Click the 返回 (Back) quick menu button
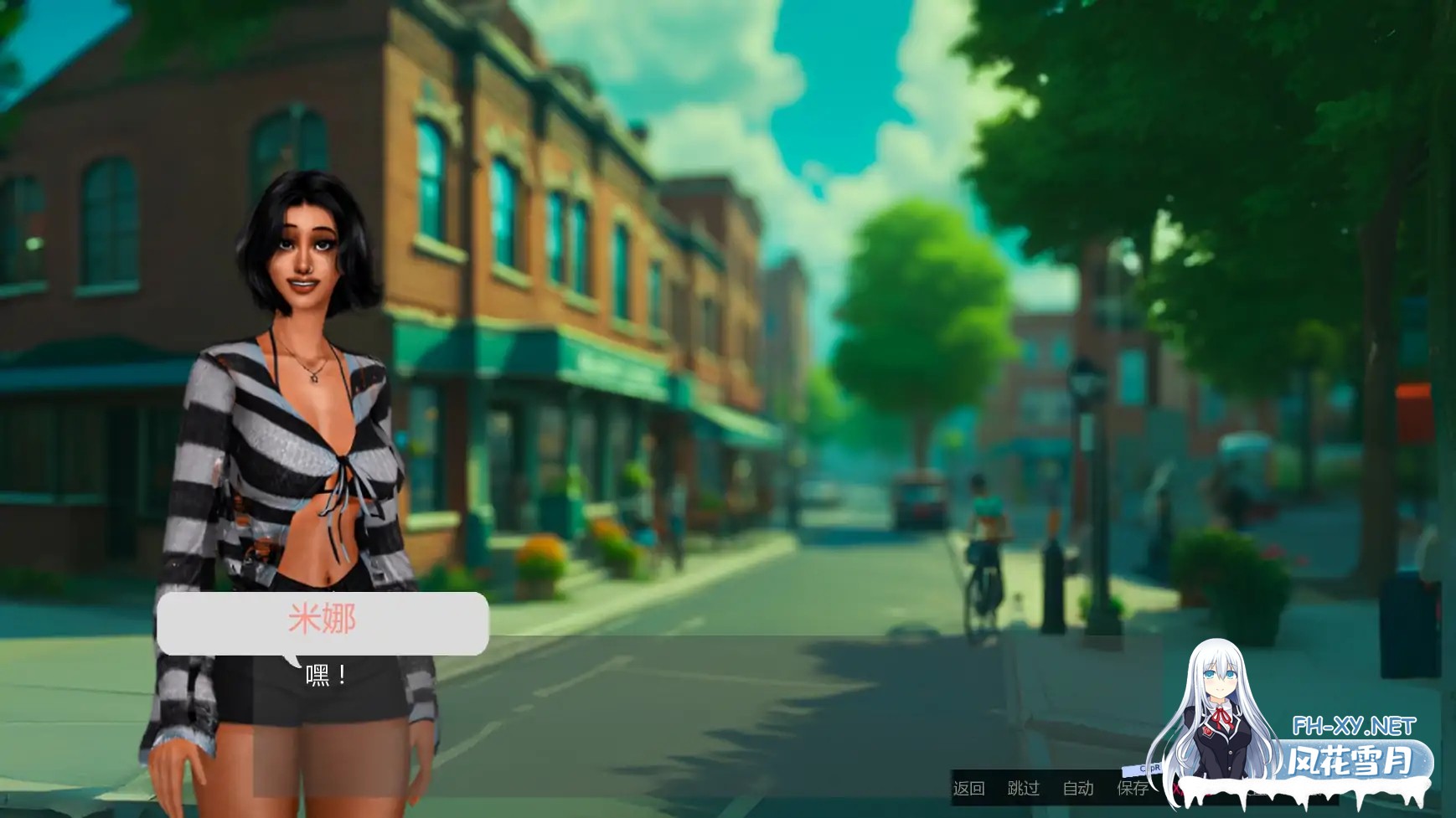The width and height of the screenshot is (1456, 818). pos(968,788)
